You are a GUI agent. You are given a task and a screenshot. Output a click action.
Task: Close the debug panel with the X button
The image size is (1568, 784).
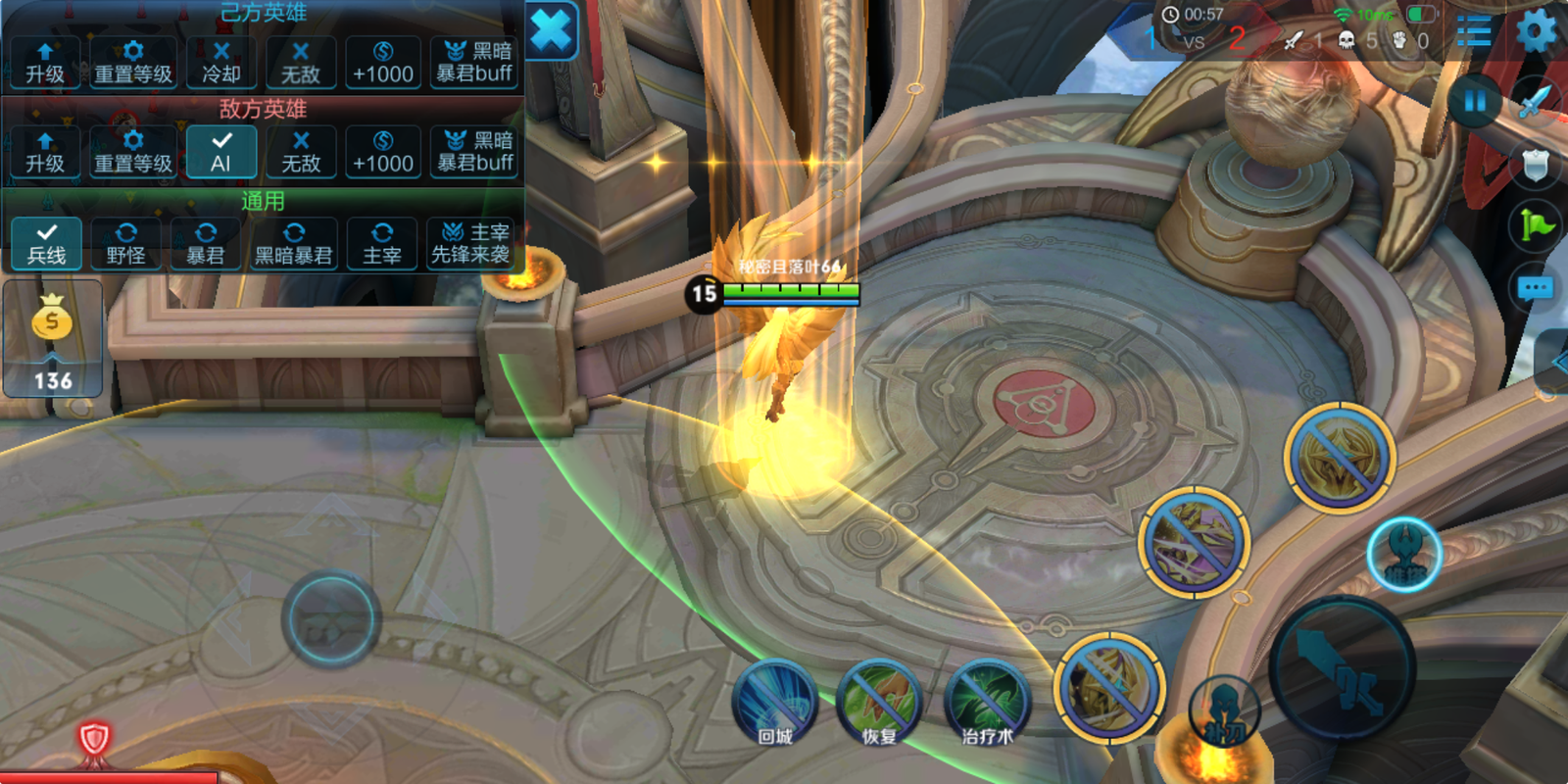coord(552,31)
